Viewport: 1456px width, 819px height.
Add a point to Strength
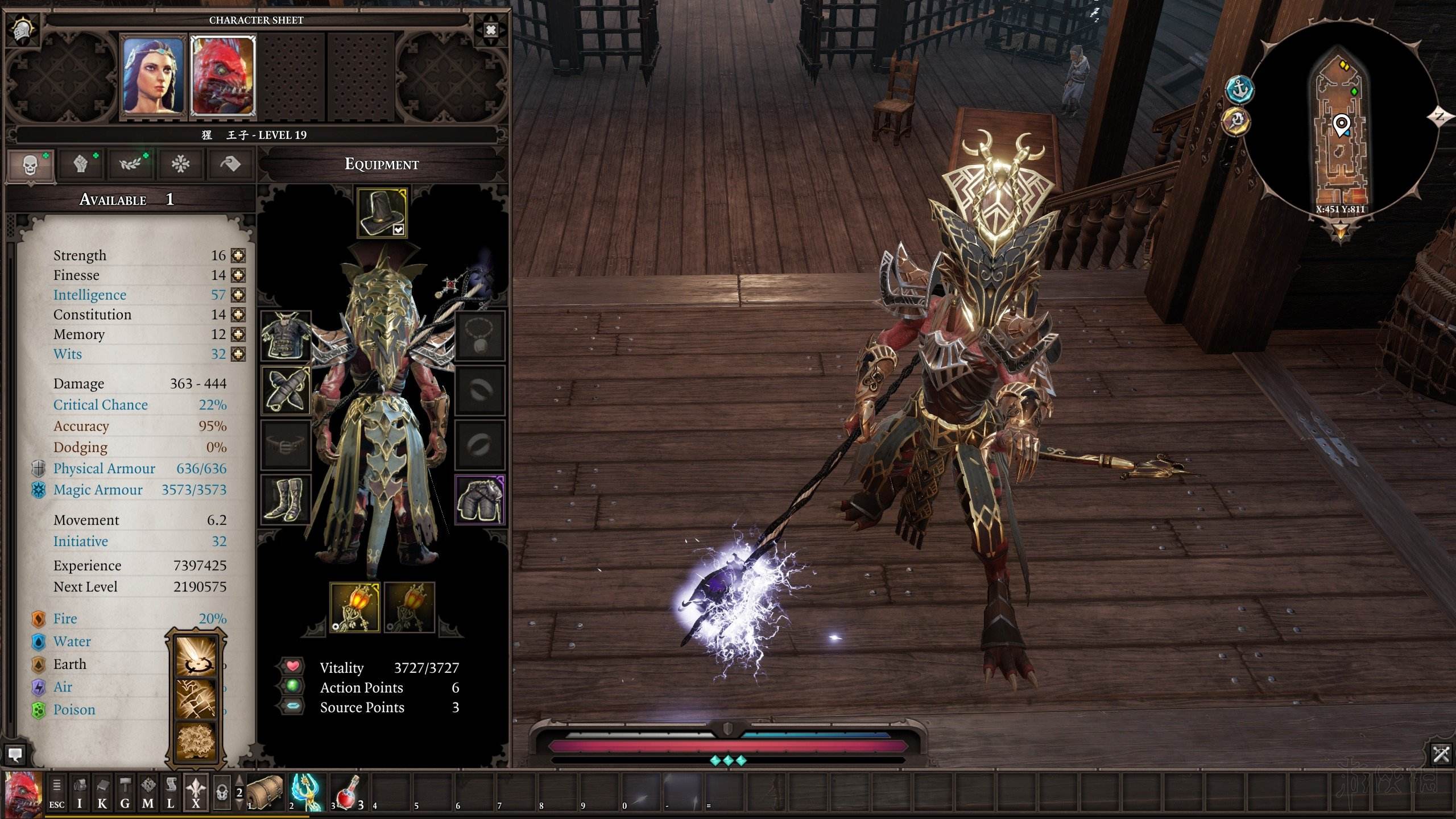[x=238, y=256]
